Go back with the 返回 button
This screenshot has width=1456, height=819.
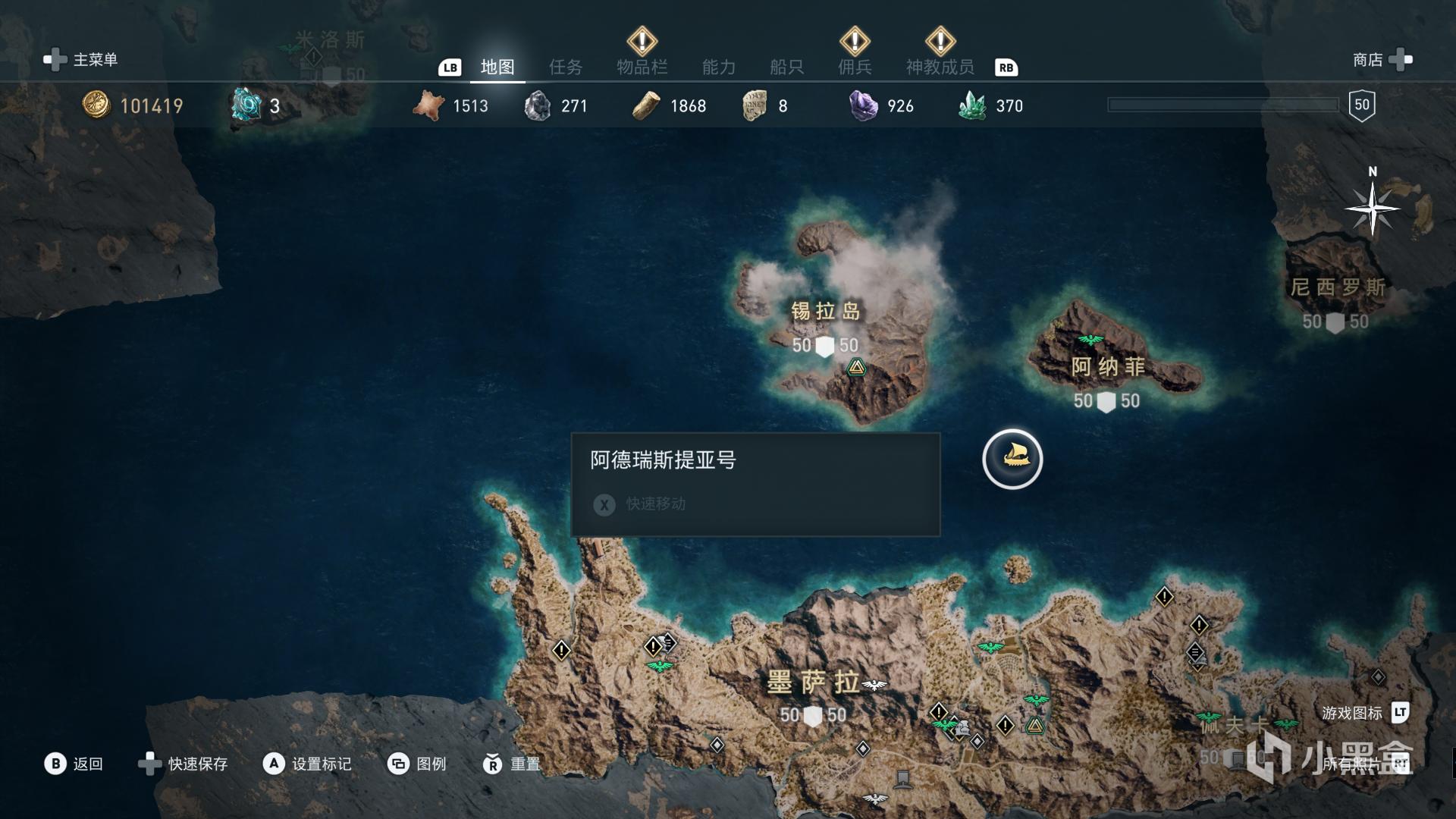pyautogui.click(x=74, y=764)
